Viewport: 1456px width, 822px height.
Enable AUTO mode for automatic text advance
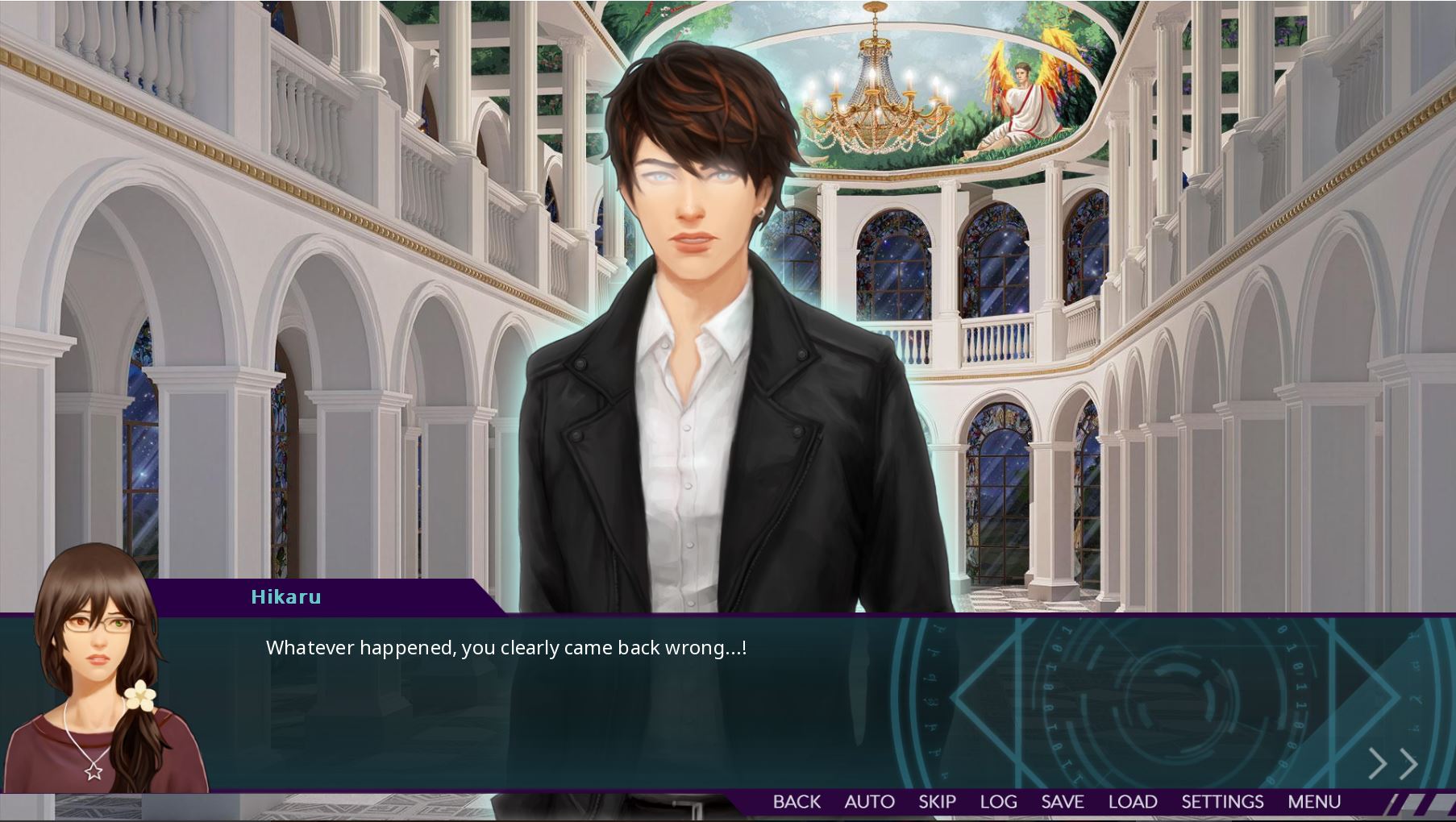[869, 801]
